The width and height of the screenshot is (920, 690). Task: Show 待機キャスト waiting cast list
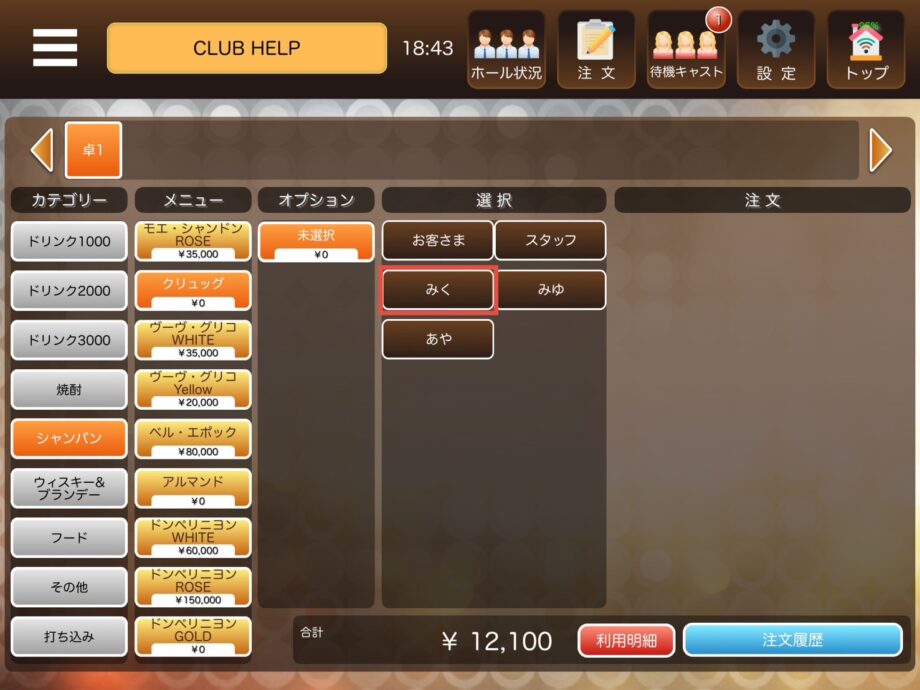pyautogui.click(x=686, y=49)
